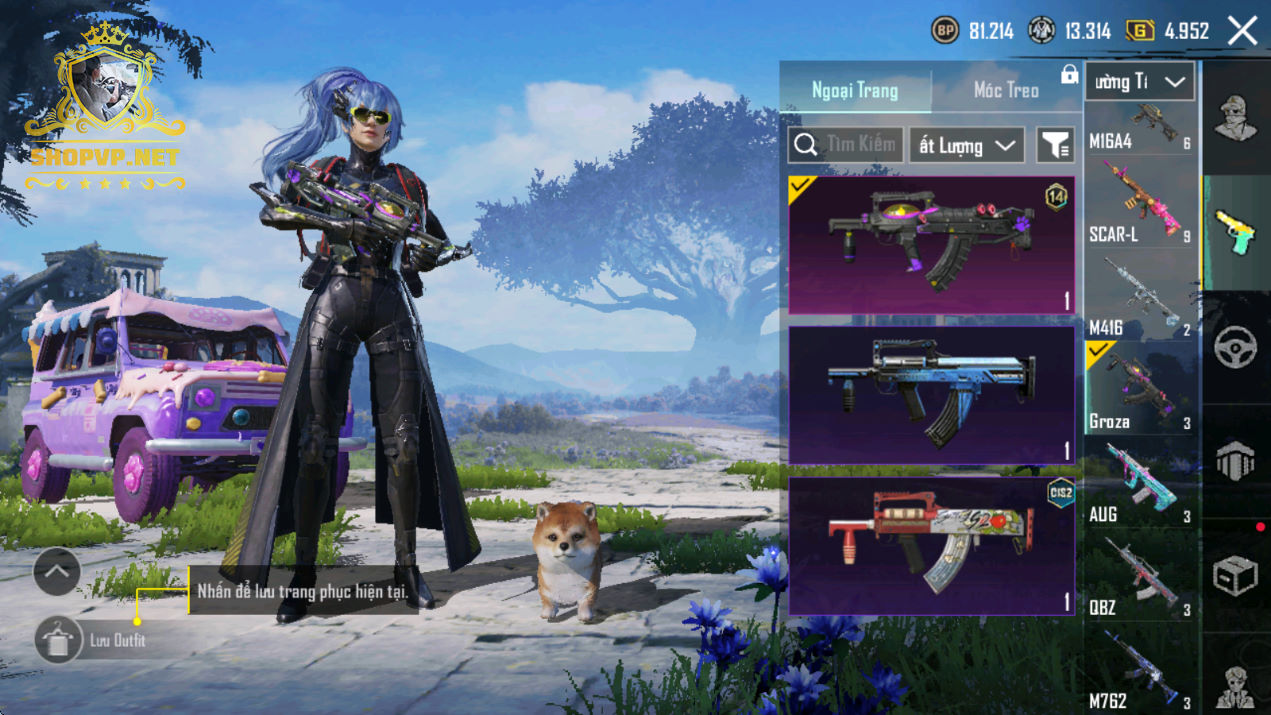Screen dimensions: 1271x715
Task: Expand the up-arrow circle button
Action: point(57,572)
